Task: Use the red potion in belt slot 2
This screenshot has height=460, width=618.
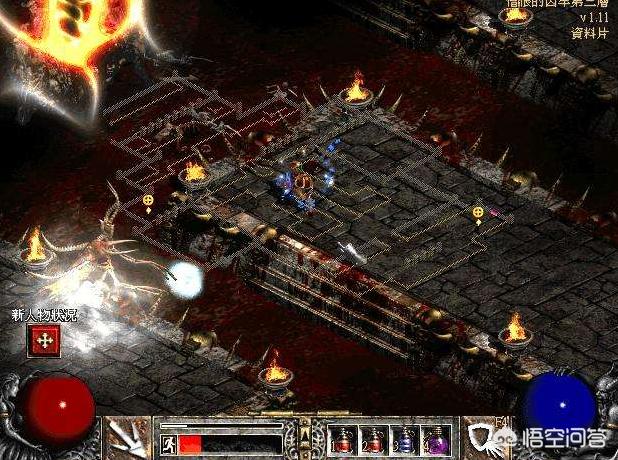Action: click(373, 440)
